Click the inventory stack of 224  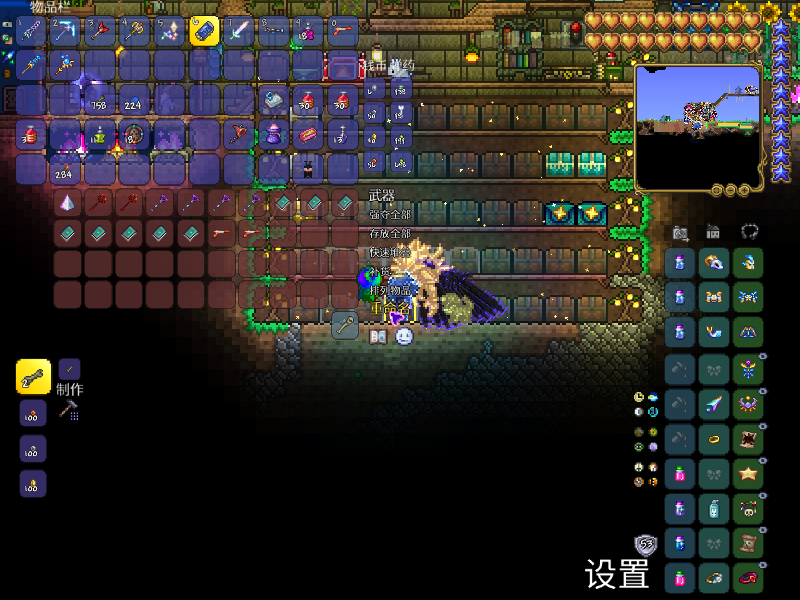[x=134, y=100]
